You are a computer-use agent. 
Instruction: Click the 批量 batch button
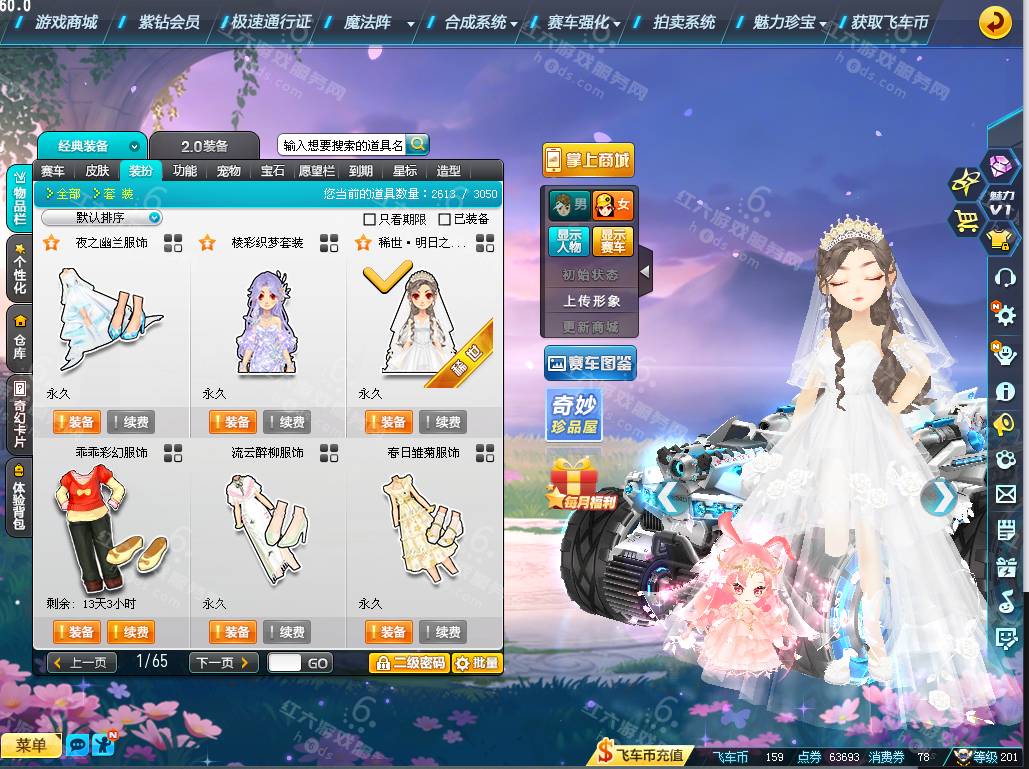(x=476, y=663)
